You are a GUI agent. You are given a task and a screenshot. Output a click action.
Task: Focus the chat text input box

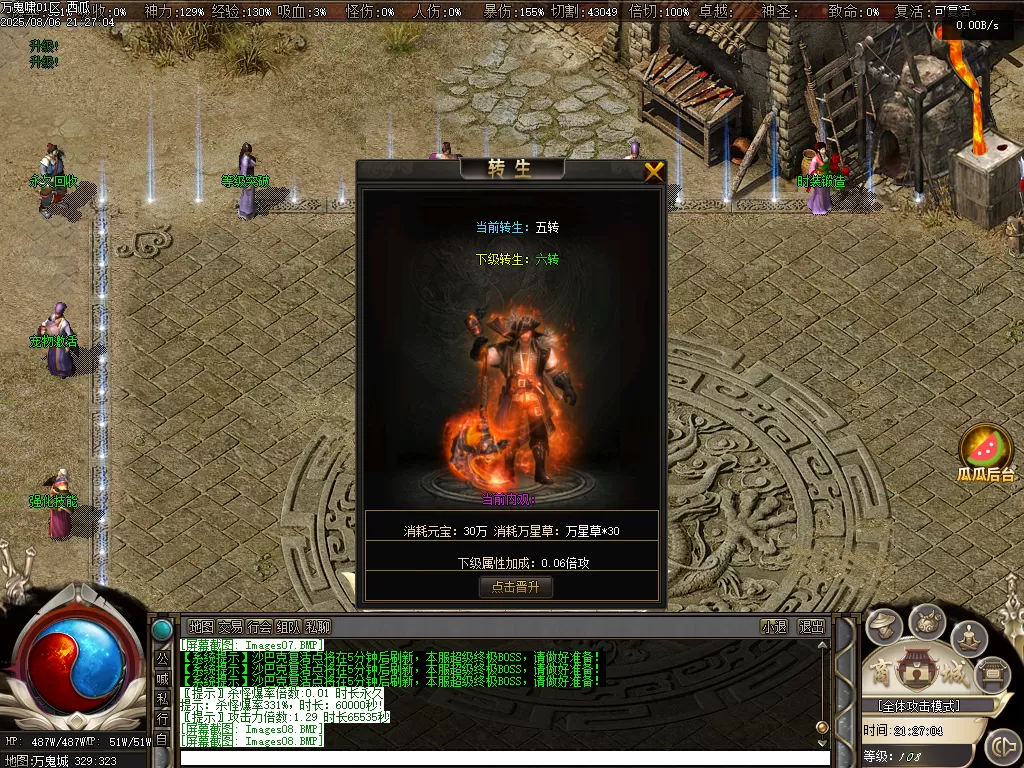pos(500,758)
